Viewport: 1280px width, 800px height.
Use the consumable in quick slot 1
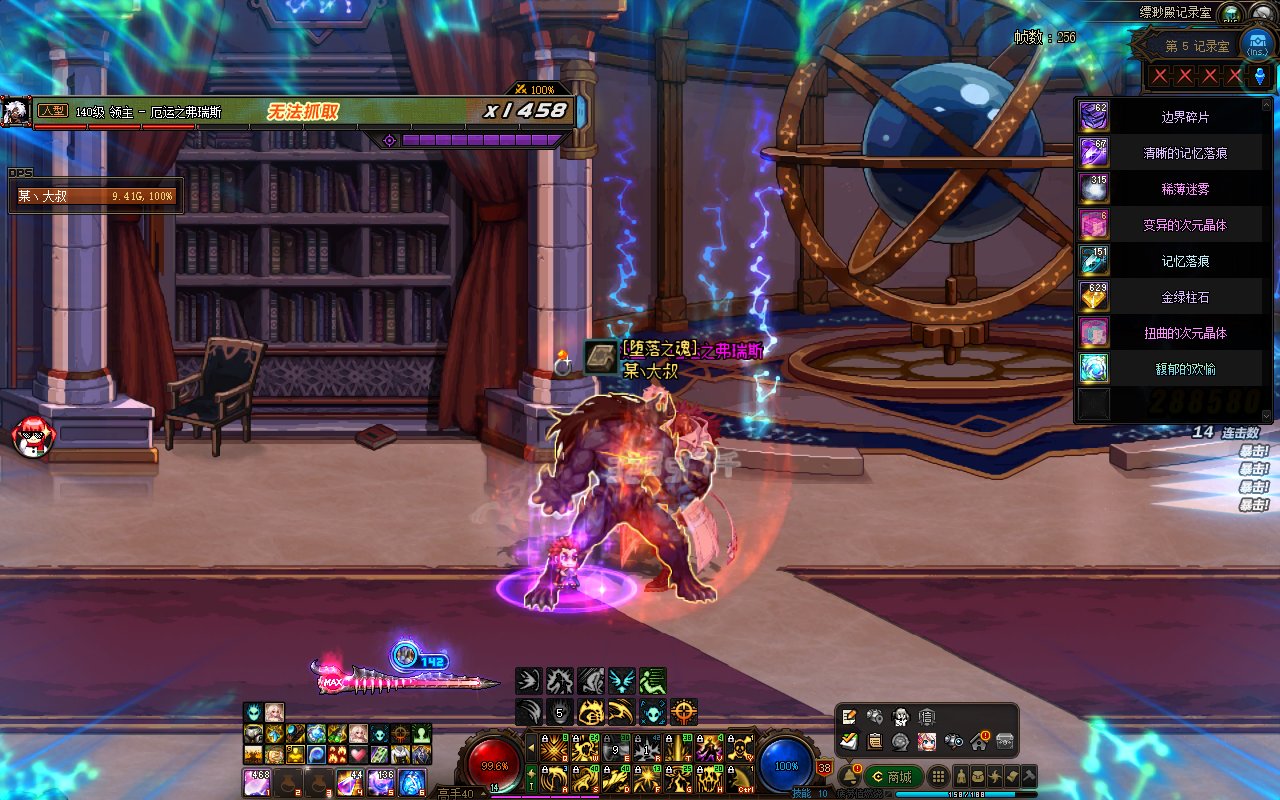click(x=257, y=782)
